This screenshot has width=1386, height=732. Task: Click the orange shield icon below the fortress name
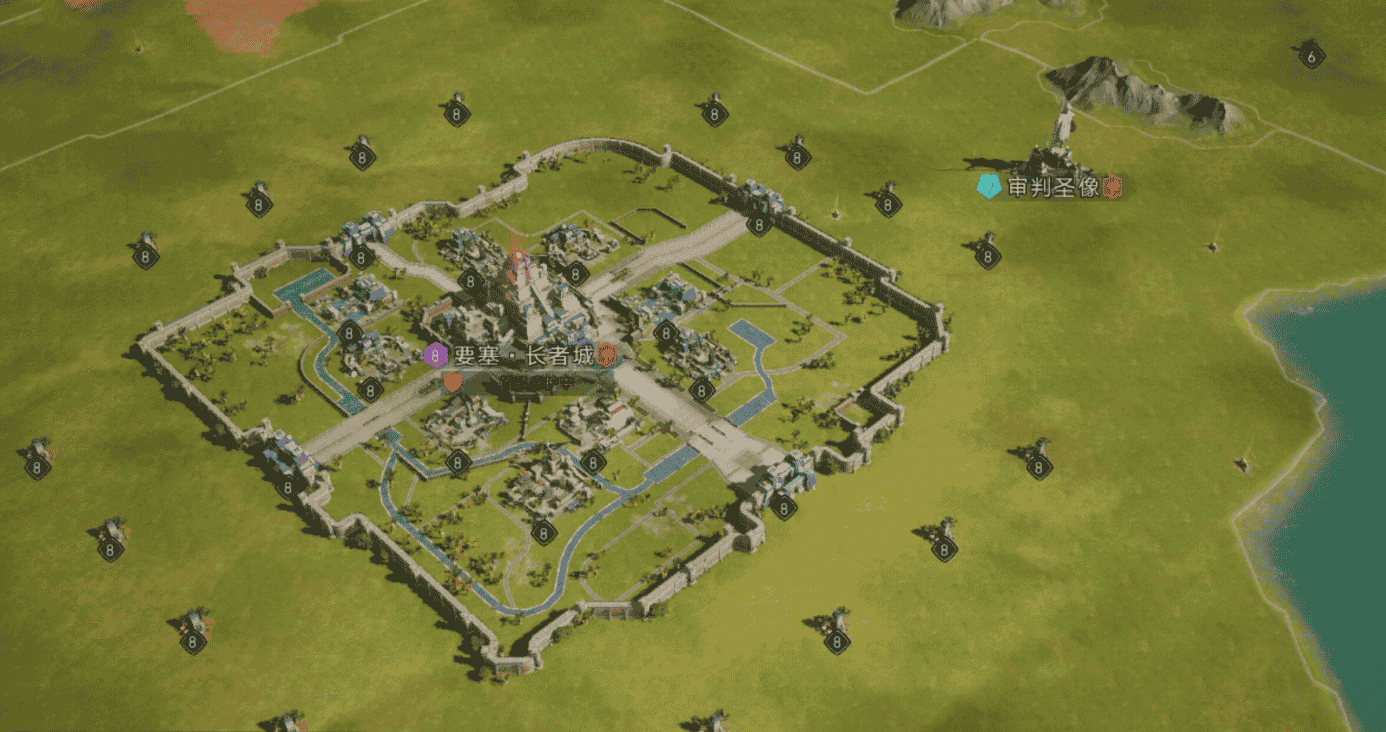(453, 381)
